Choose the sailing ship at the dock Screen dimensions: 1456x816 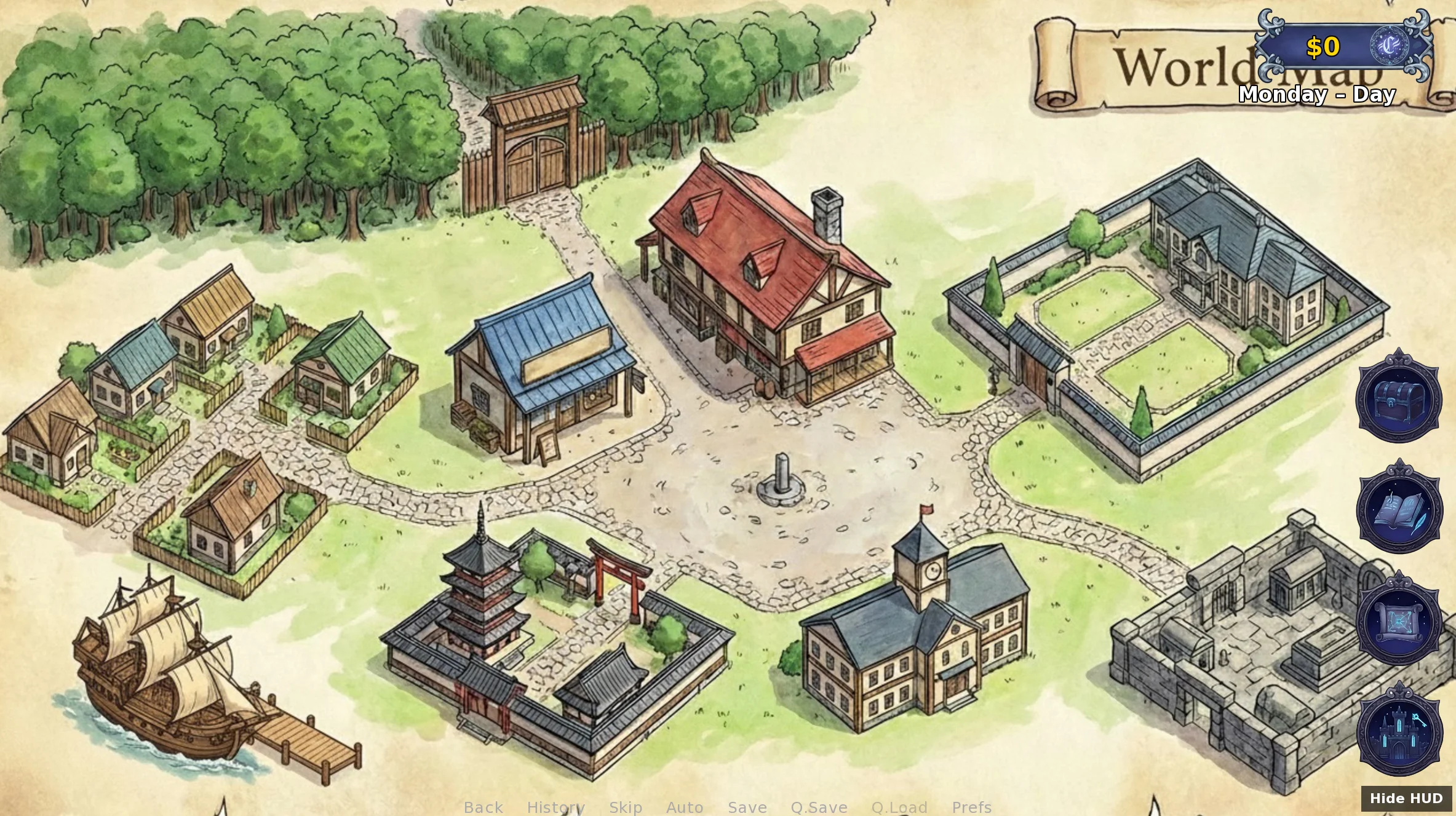coord(163,670)
